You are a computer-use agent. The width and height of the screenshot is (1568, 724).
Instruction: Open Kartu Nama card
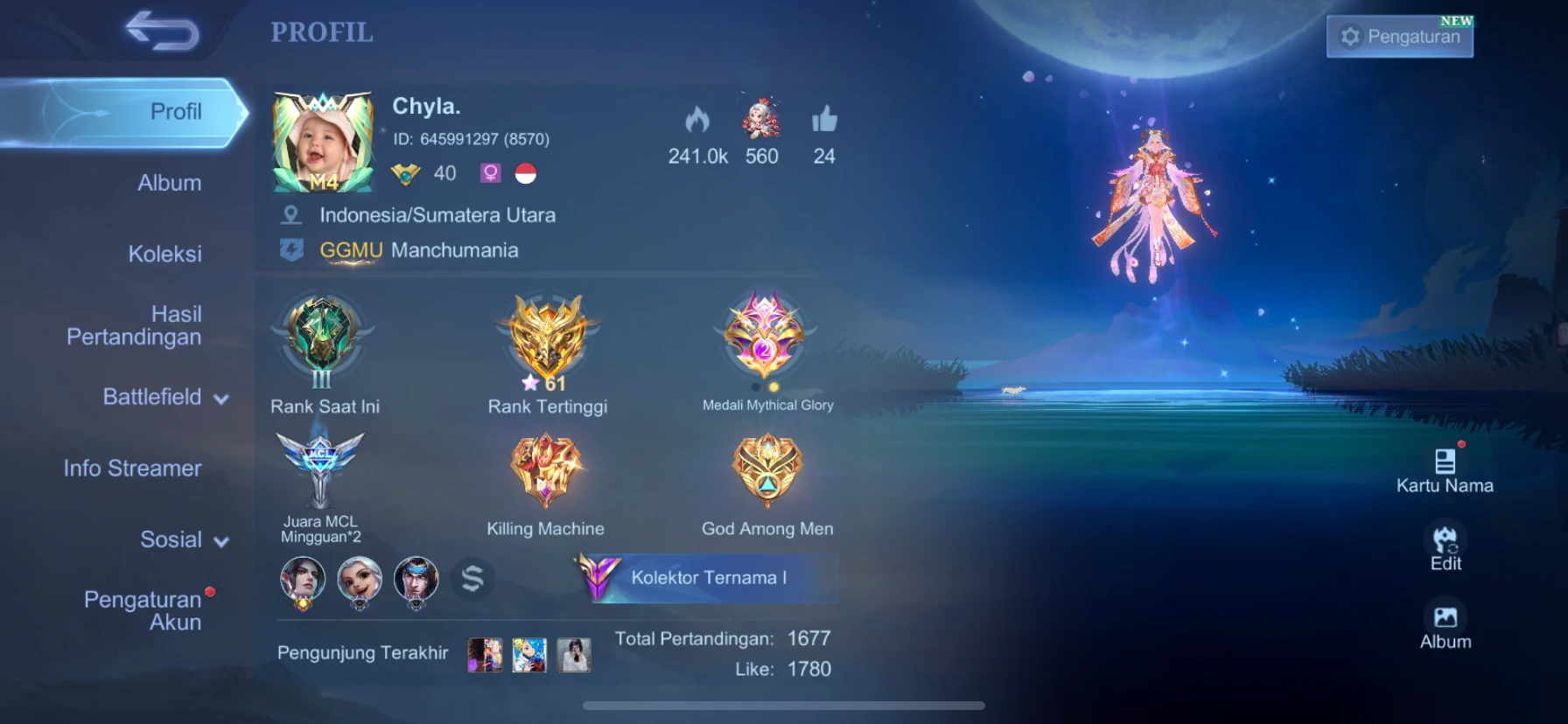click(x=1445, y=470)
